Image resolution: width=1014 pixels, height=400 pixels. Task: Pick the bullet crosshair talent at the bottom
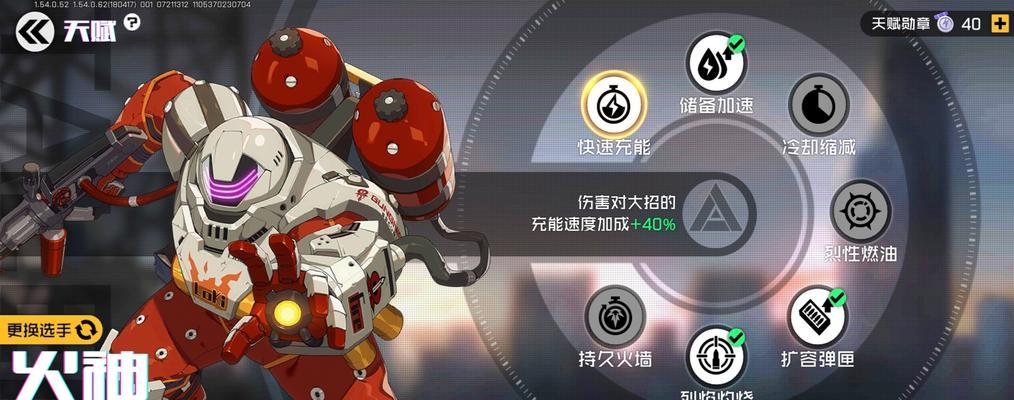coord(716,355)
